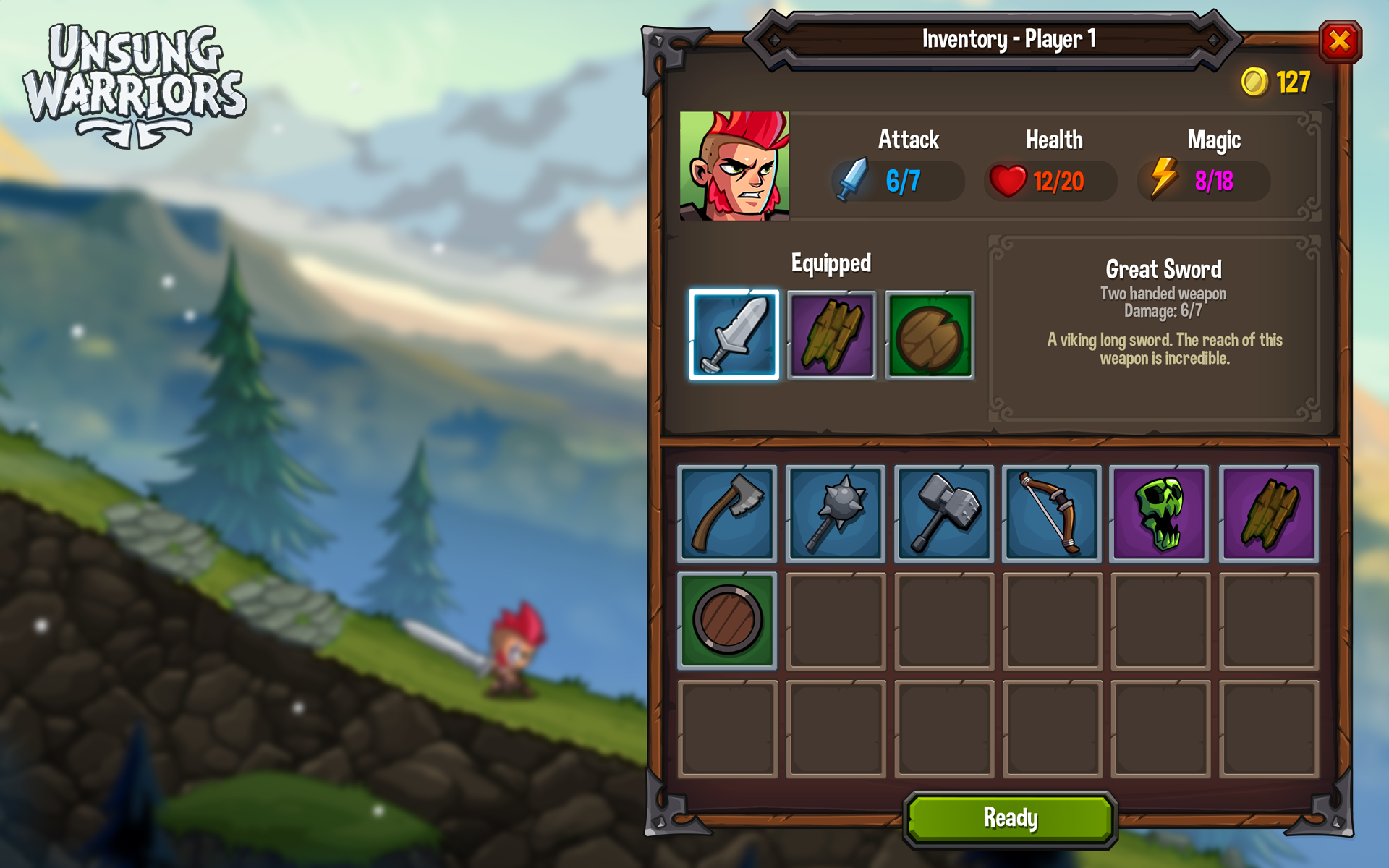This screenshot has width=1389, height=868.
Task: Click the green skull item
Action: pos(1160,514)
